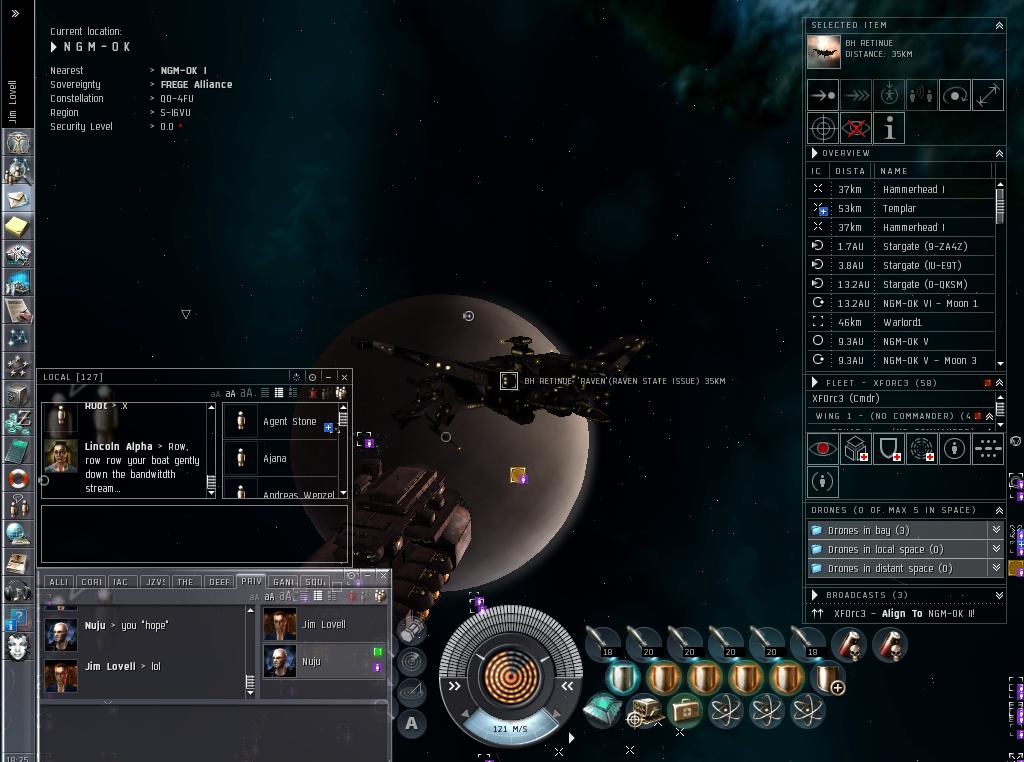This screenshot has height=762, width=1024.
Task: Select the Templar row in the overview
Action: (898, 208)
